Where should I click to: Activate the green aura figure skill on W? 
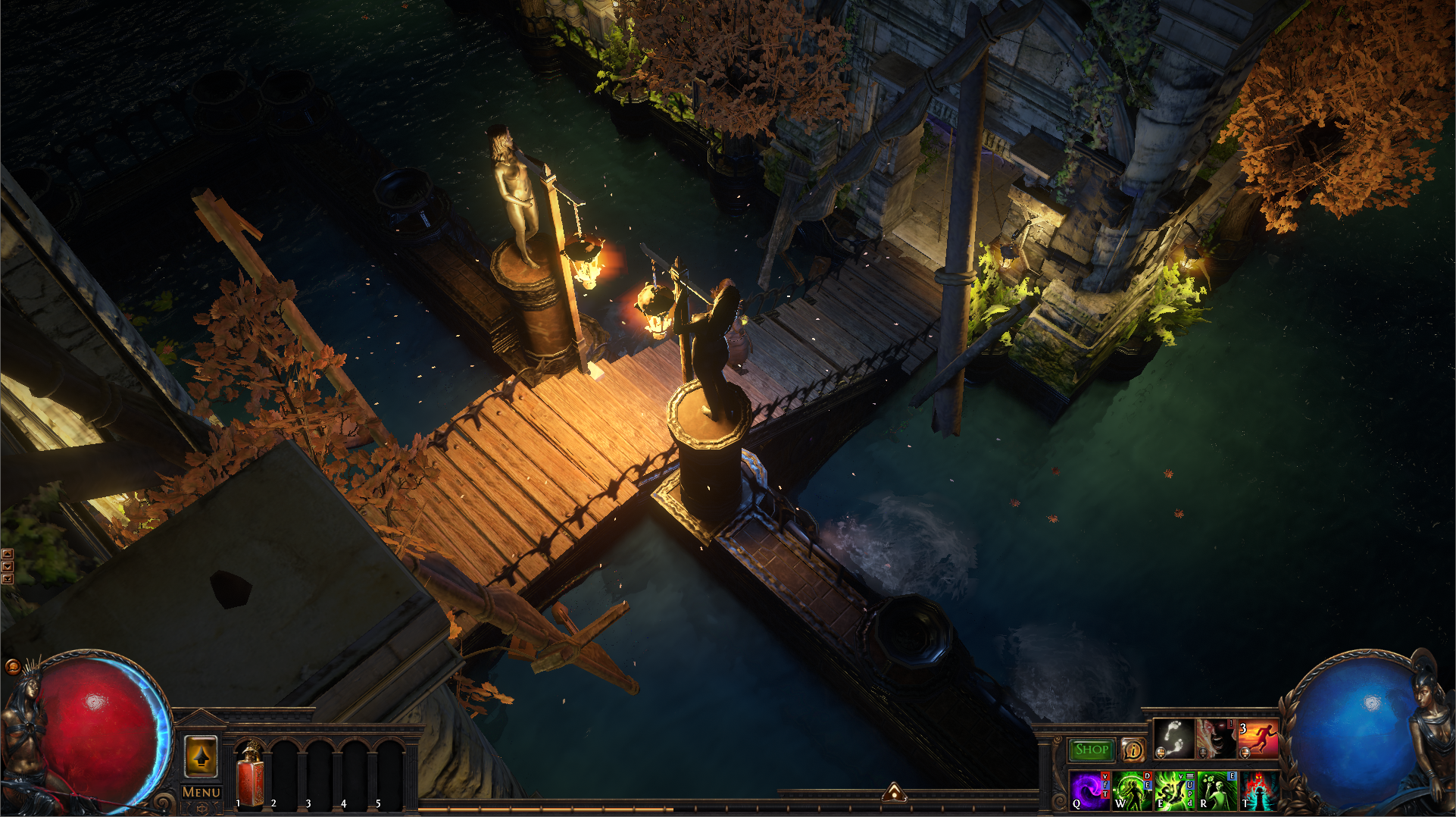1132,790
